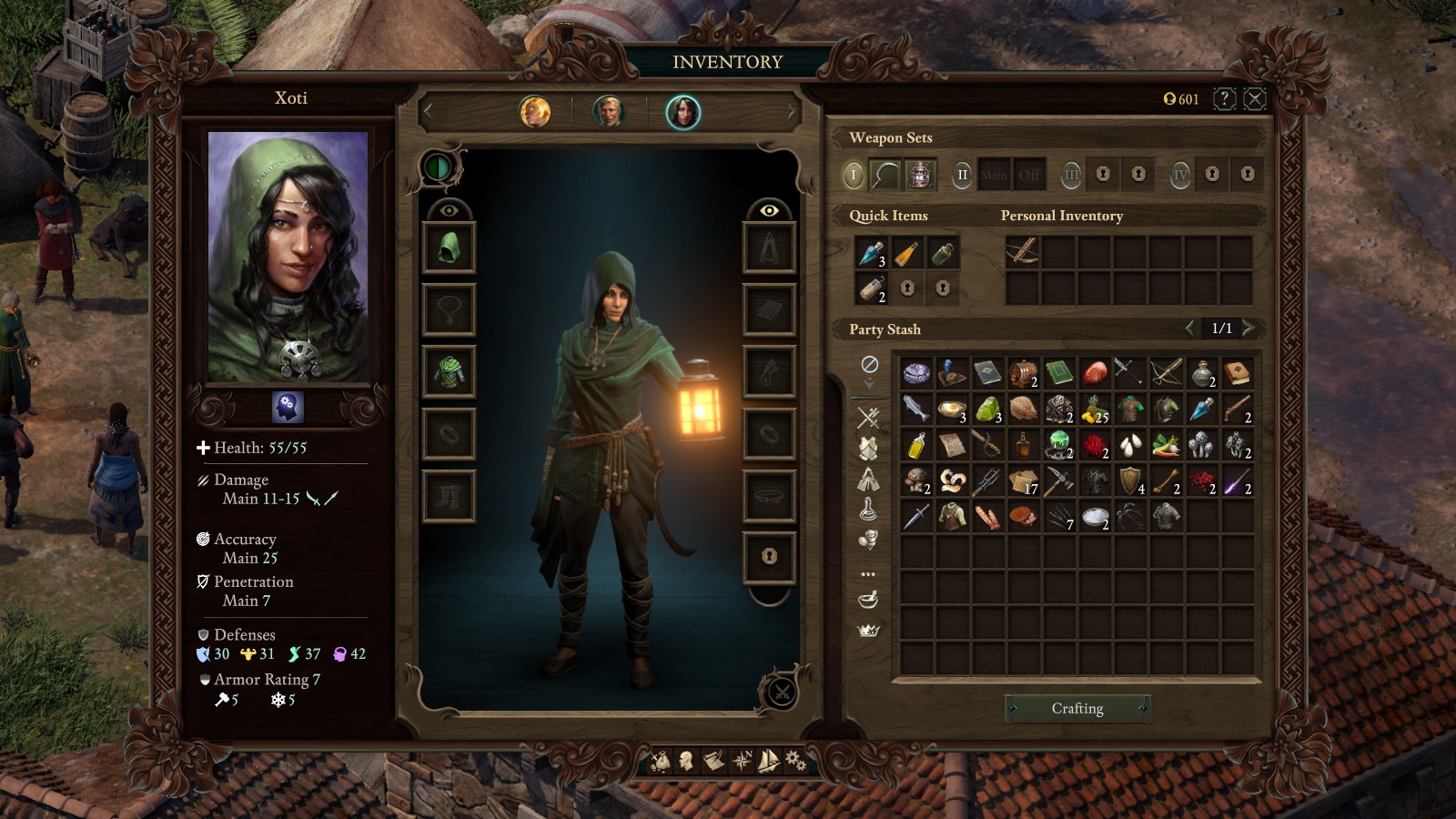
Task: Open the ship management sailboat icon
Action: tap(769, 760)
